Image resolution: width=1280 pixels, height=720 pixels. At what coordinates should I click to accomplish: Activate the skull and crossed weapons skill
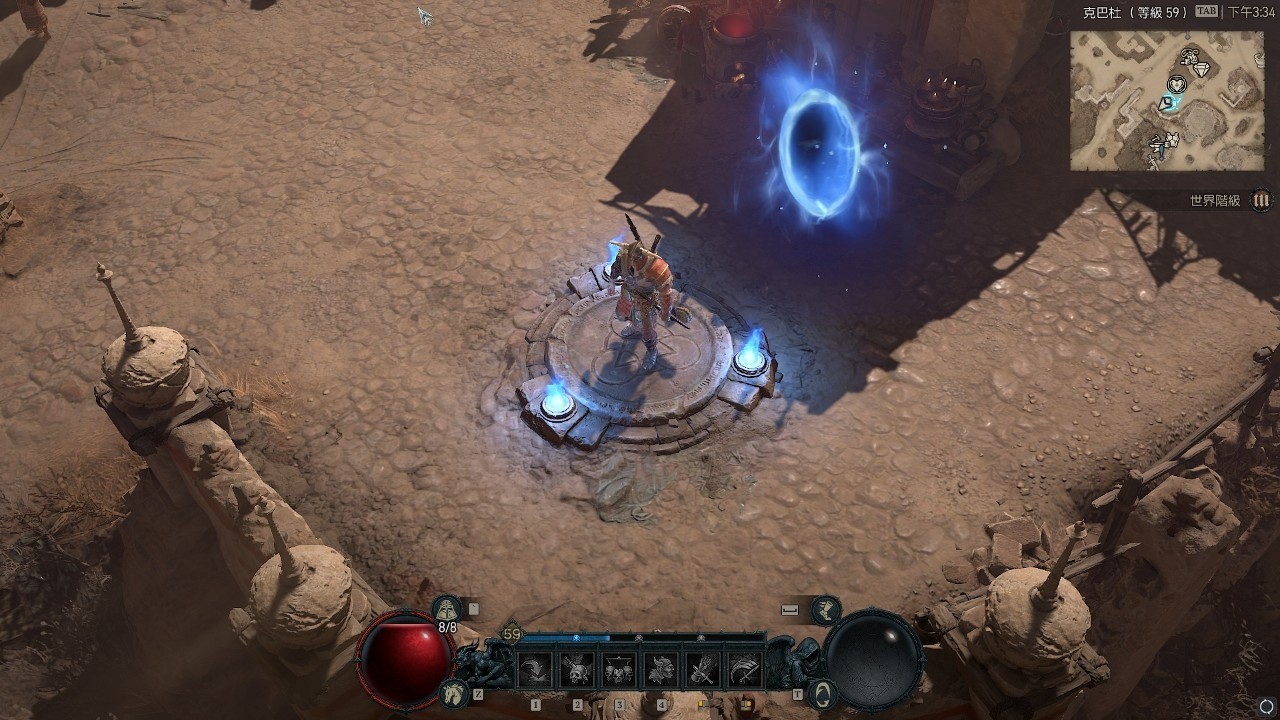(x=577, y=669)
